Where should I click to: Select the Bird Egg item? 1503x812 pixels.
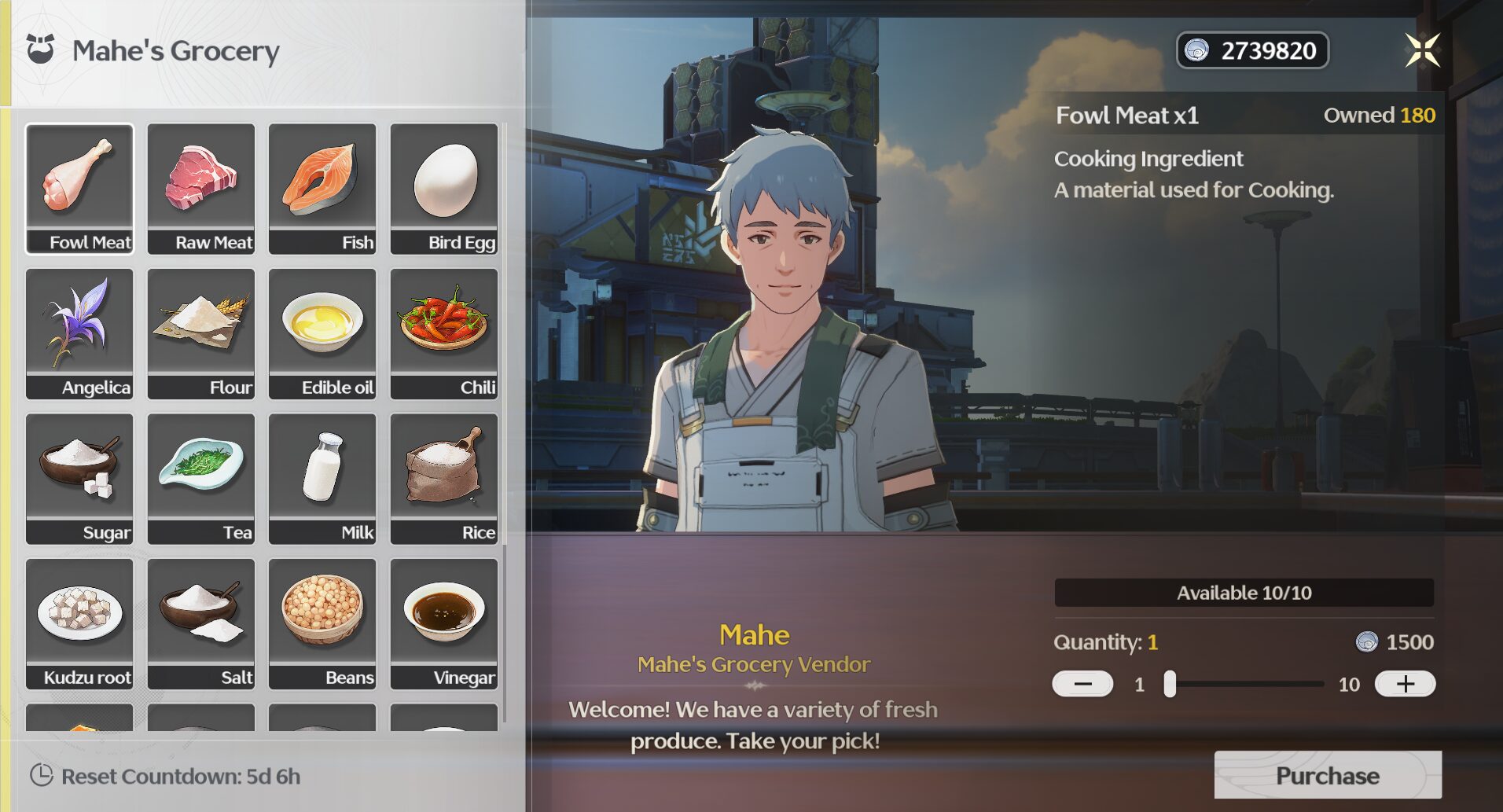[x=444, y=188]
